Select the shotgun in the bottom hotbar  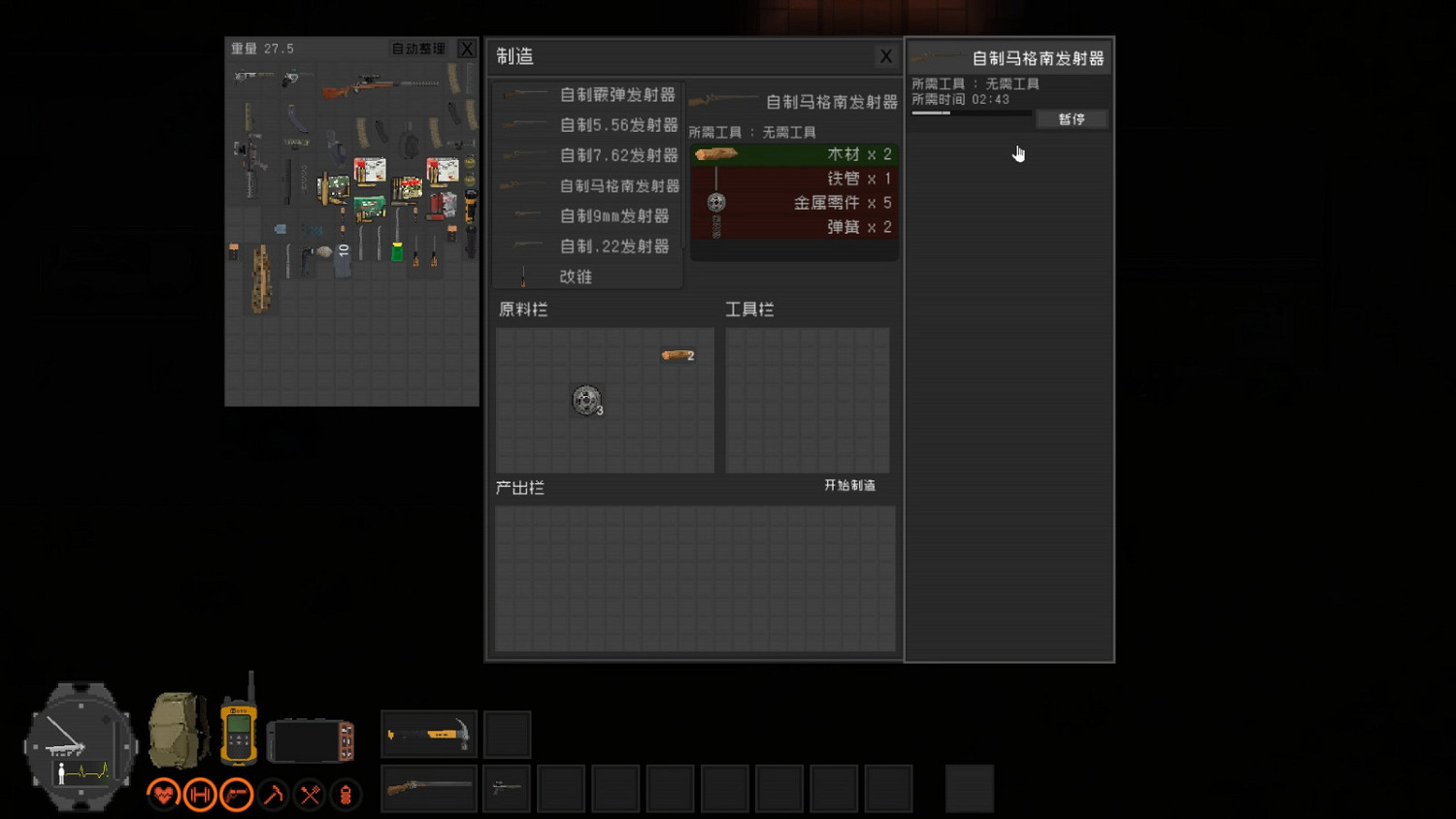pyautogui.click(x=428, y=787)
